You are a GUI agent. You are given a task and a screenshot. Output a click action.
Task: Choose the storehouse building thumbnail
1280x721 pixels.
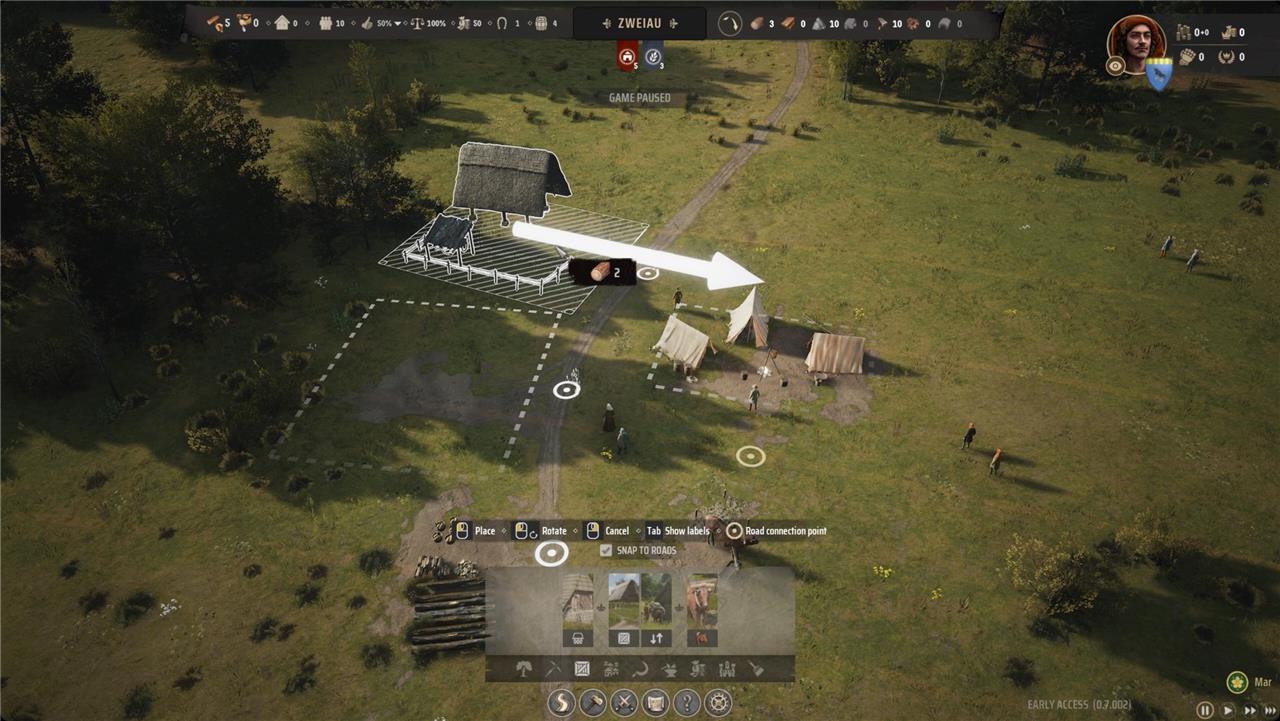coord(625,609)
